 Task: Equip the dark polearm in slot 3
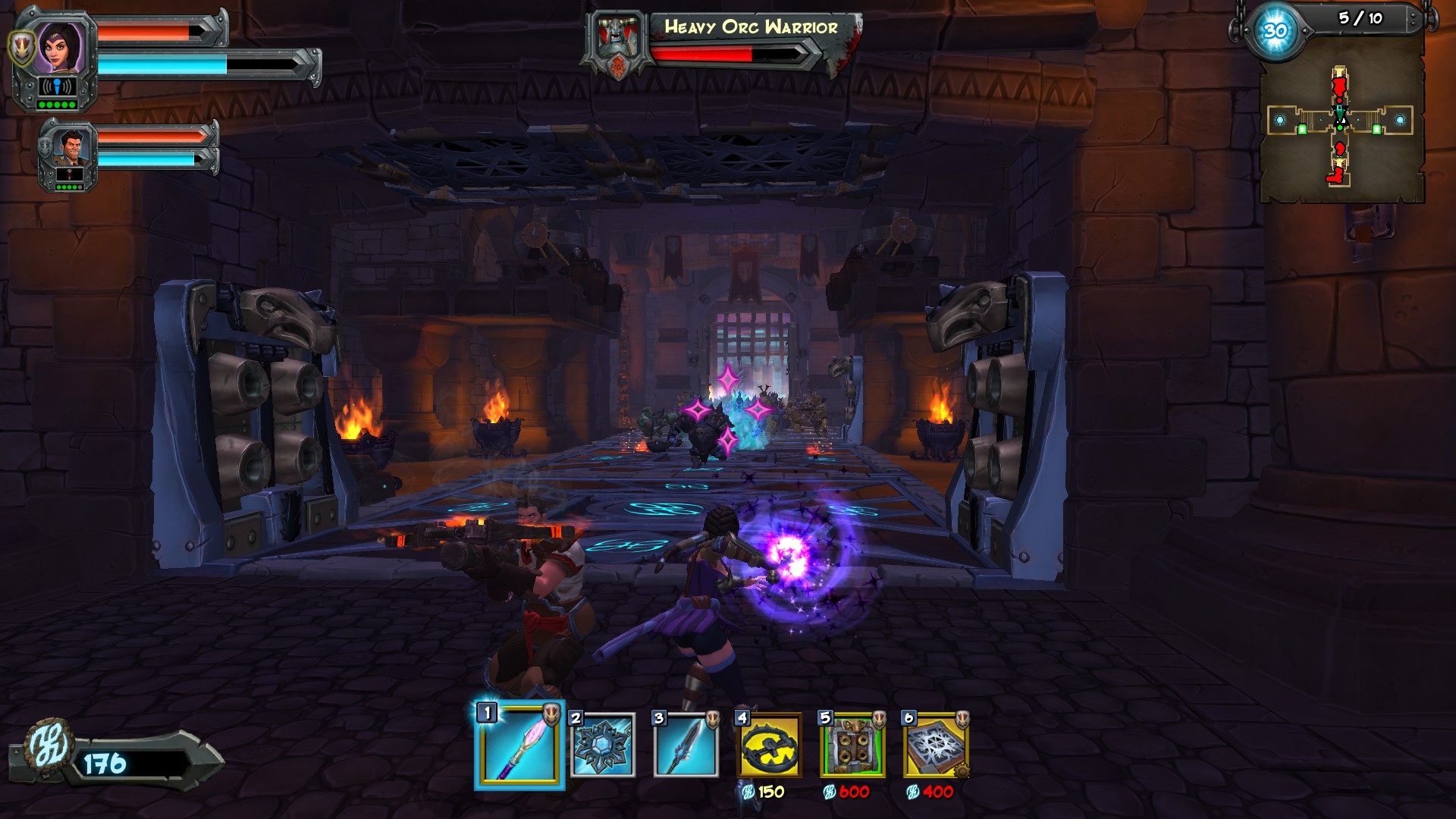coord(686,746)
